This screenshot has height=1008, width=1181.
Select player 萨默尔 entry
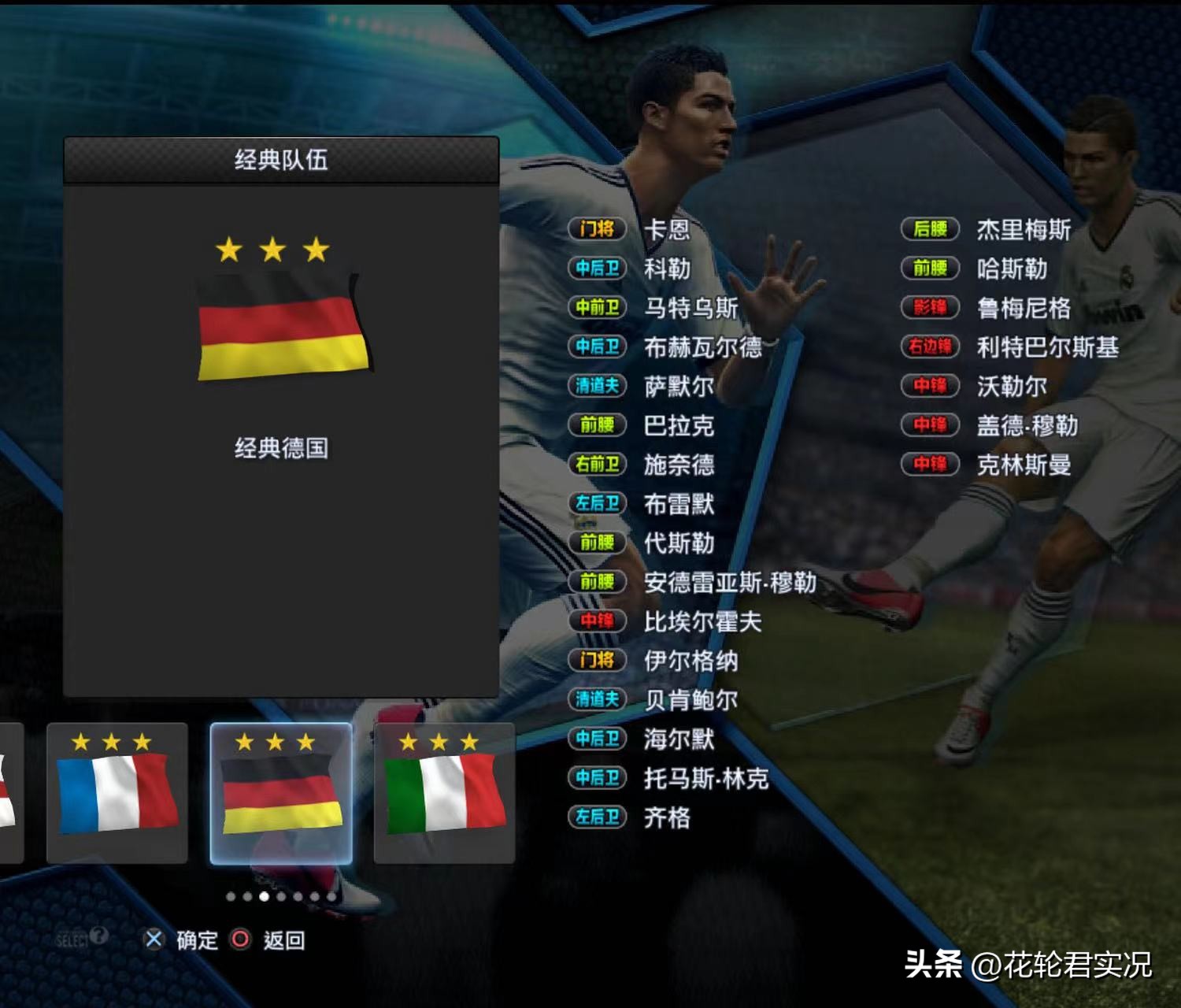click(679, 386)
